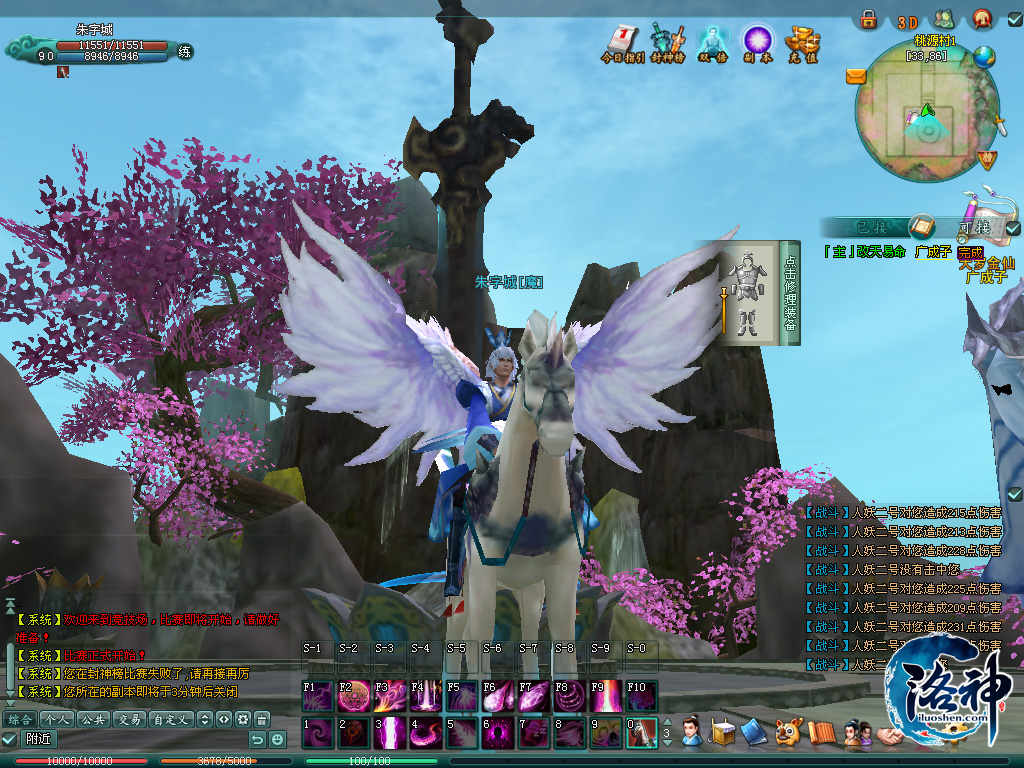Click the padlock icon above the minimap
This screenshot has width=1024, height=768.
tap(868, 20)
